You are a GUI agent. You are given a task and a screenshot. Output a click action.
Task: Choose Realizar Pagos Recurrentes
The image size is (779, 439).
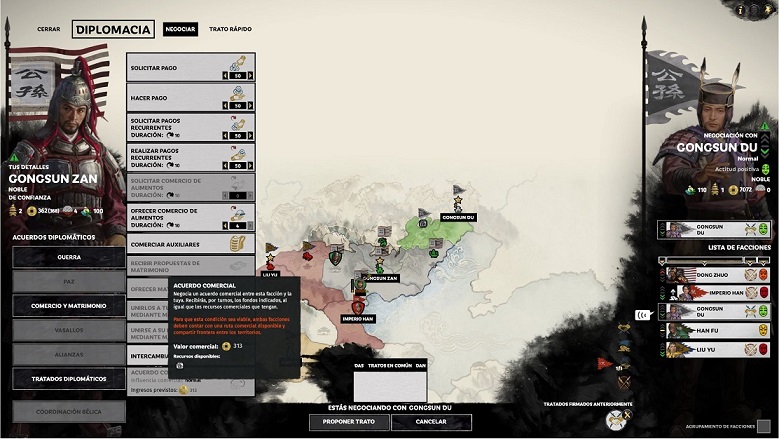[x=190, y=156]
